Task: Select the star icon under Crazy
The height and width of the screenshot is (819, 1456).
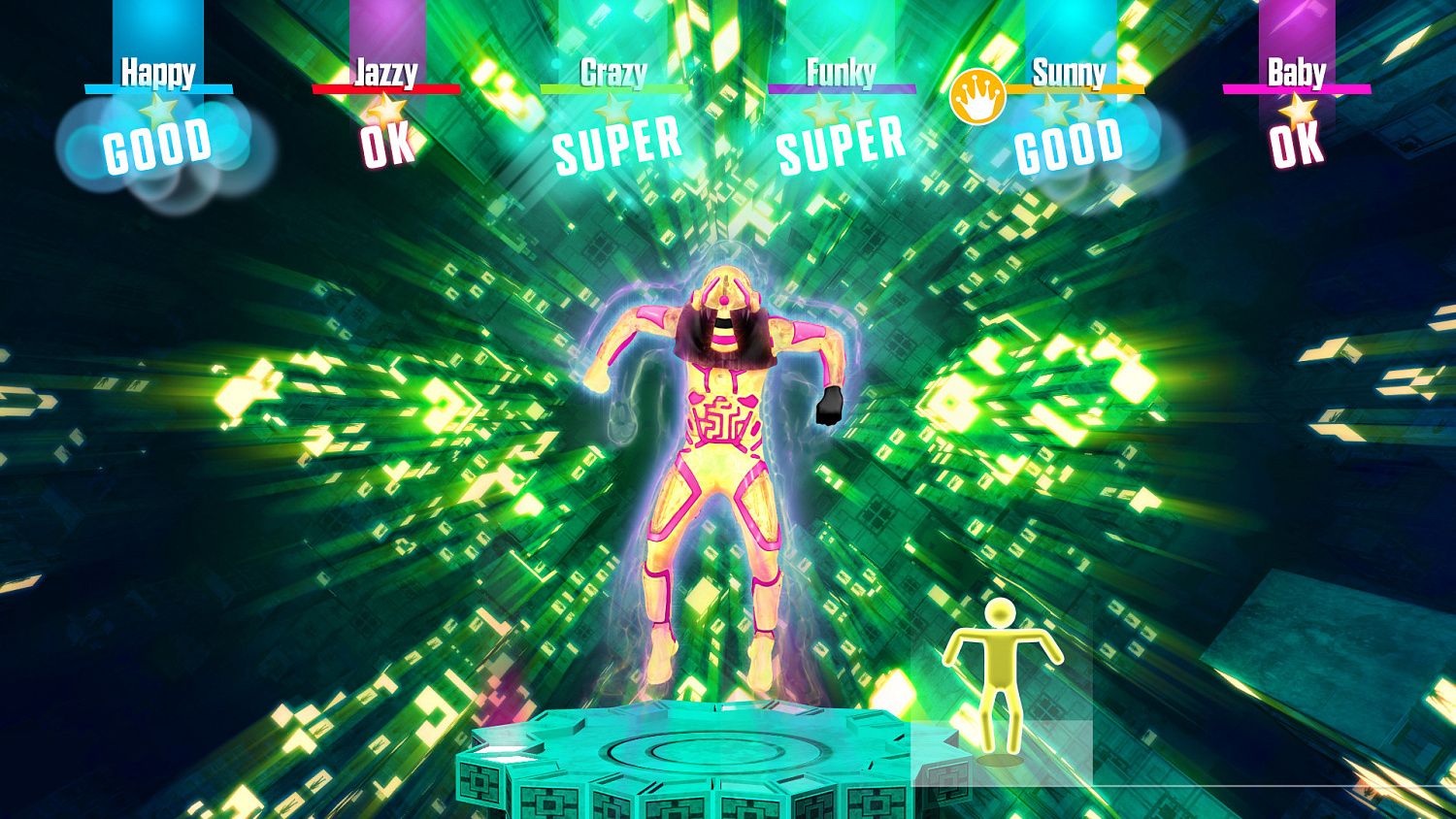Action: coord(613,110)
